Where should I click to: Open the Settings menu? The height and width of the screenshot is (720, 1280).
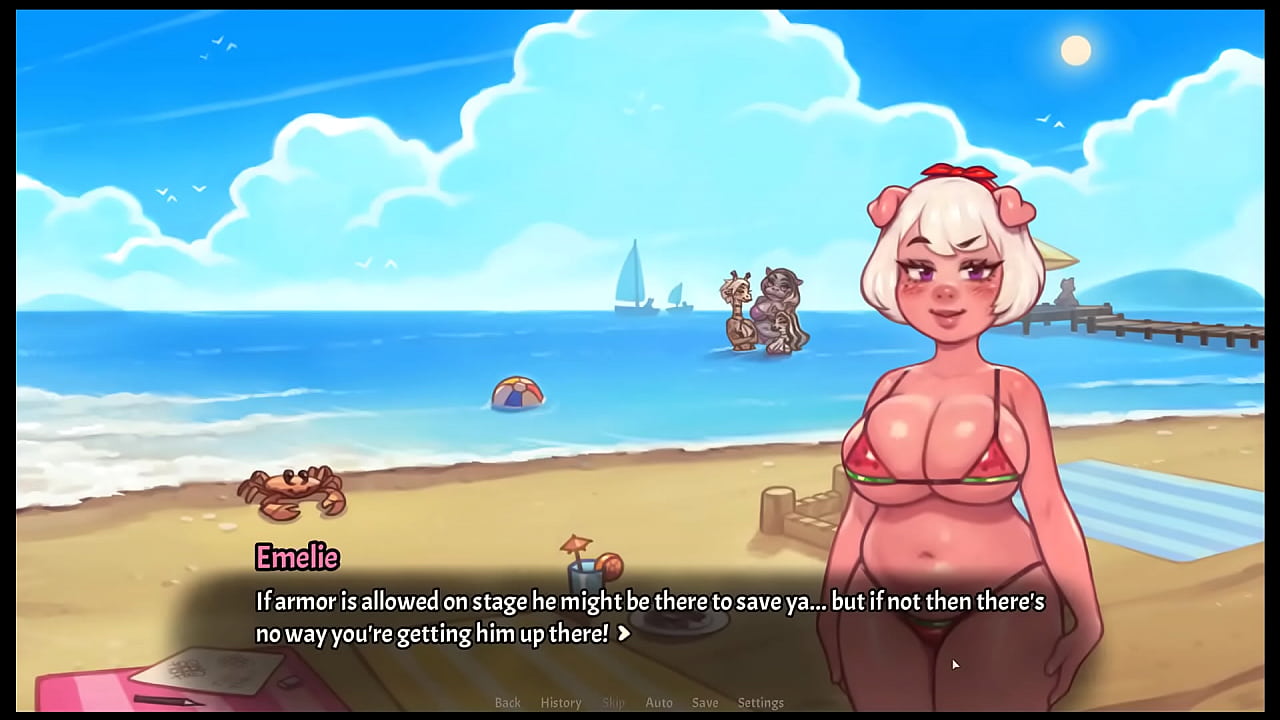pyautogui.click(x=760, y=703)
